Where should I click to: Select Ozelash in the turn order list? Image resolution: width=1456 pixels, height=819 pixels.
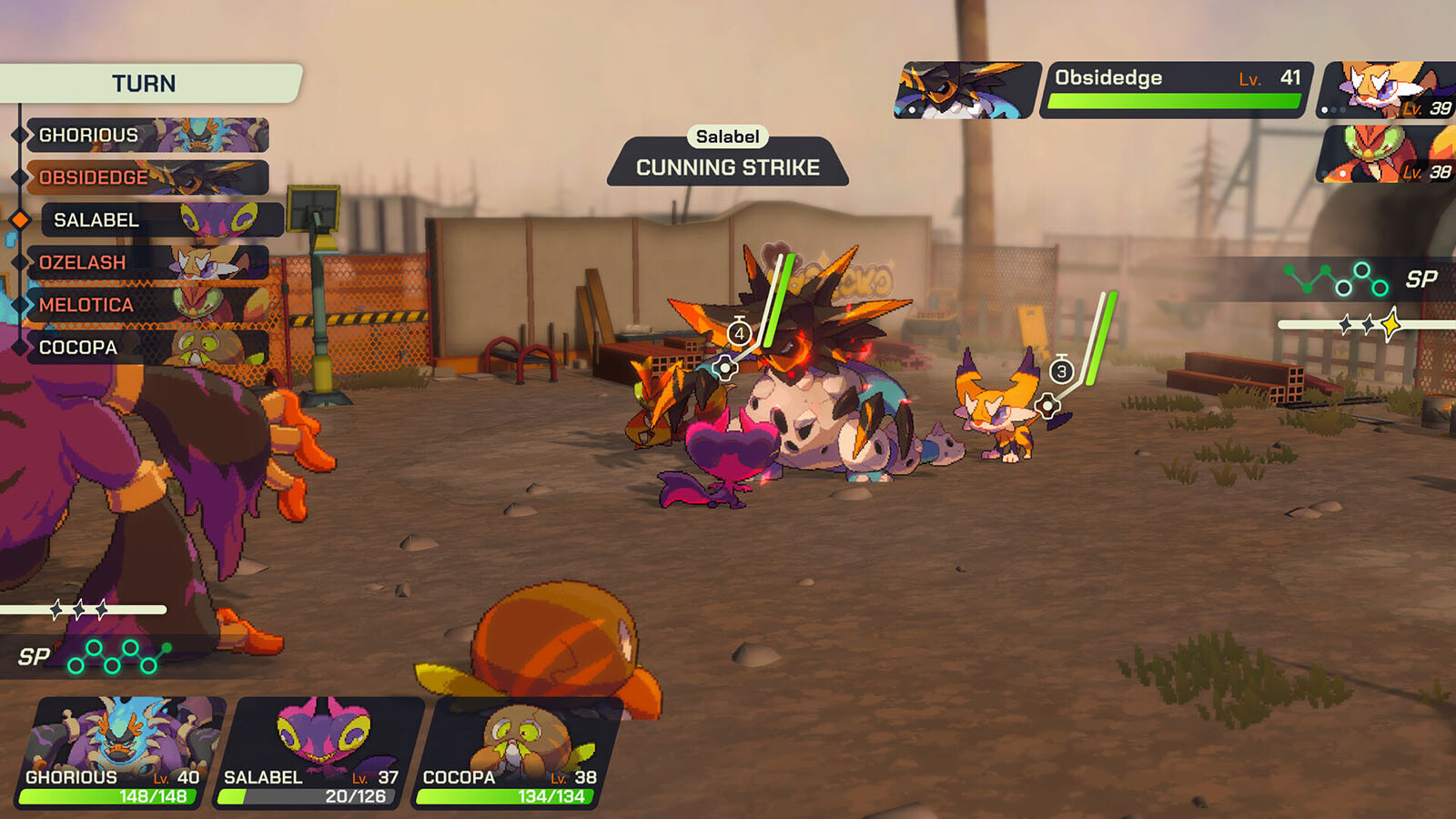tap(146, 263)
